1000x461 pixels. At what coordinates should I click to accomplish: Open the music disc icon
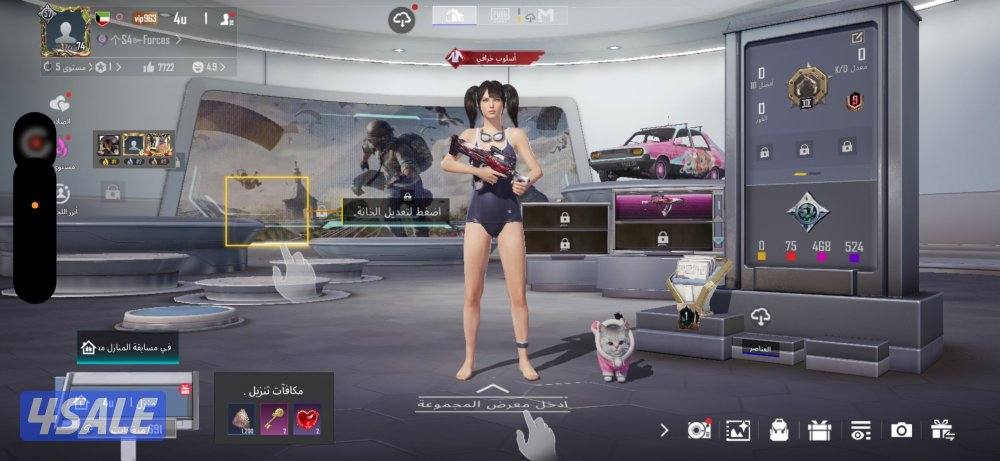tap(698, 430)
